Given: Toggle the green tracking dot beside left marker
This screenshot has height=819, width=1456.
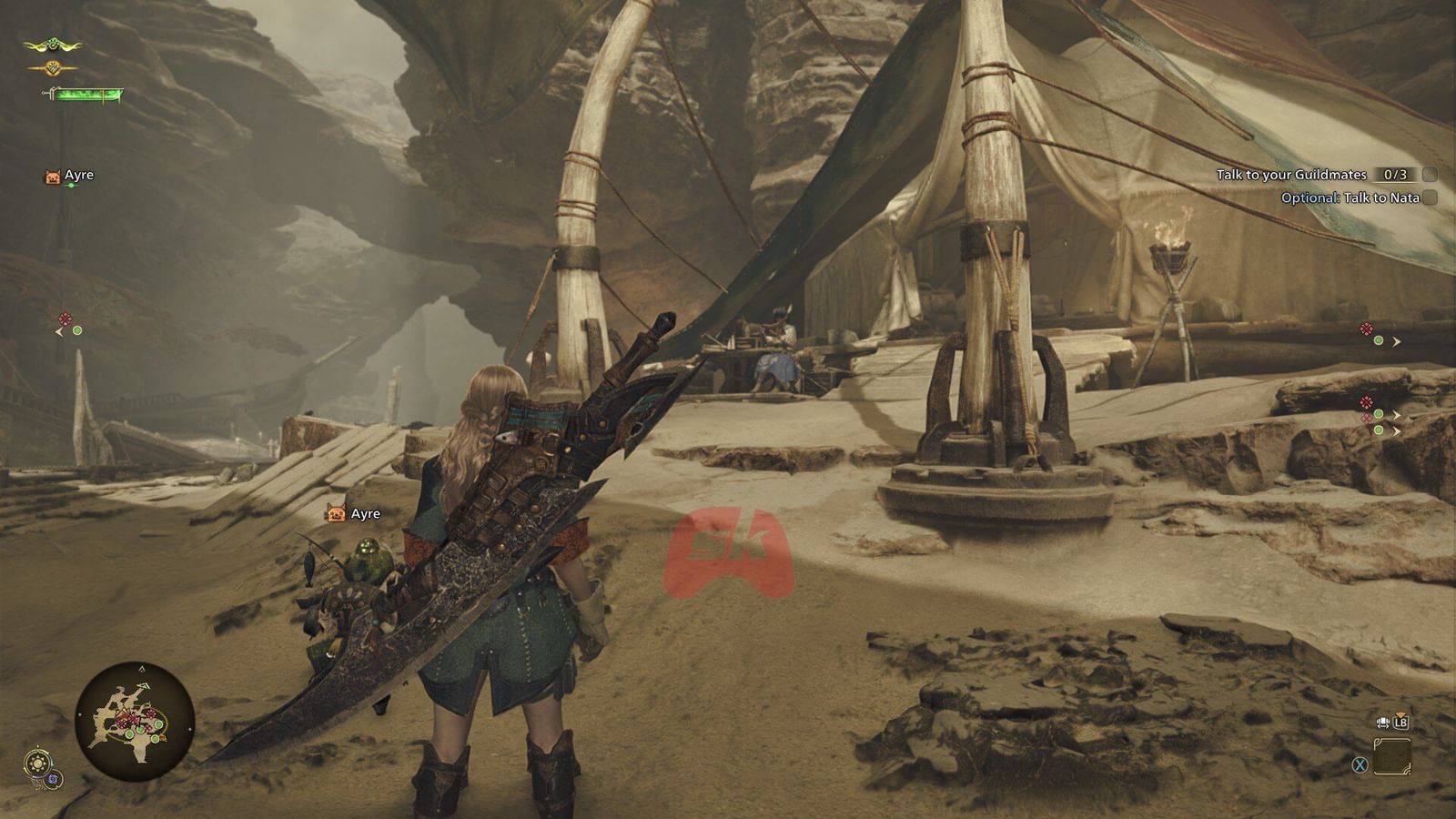Looking at the screenshot, I should pos(77,330).
